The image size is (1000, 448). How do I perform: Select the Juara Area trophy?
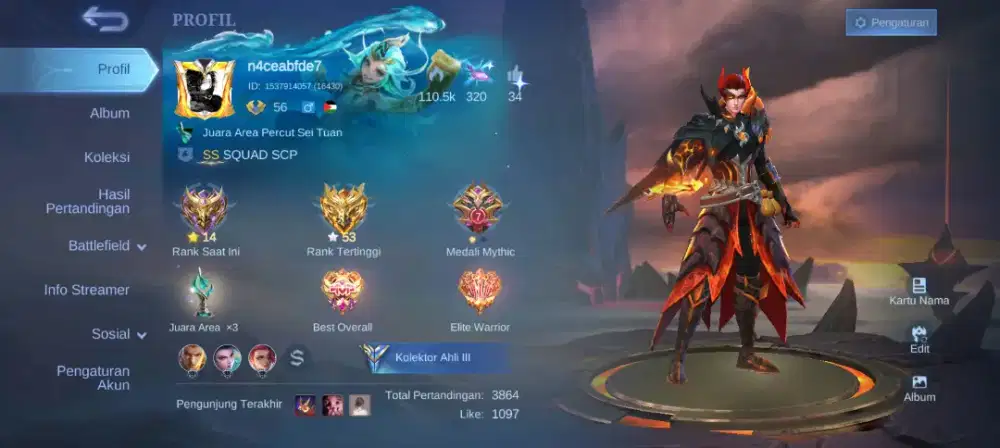point(203,294)
